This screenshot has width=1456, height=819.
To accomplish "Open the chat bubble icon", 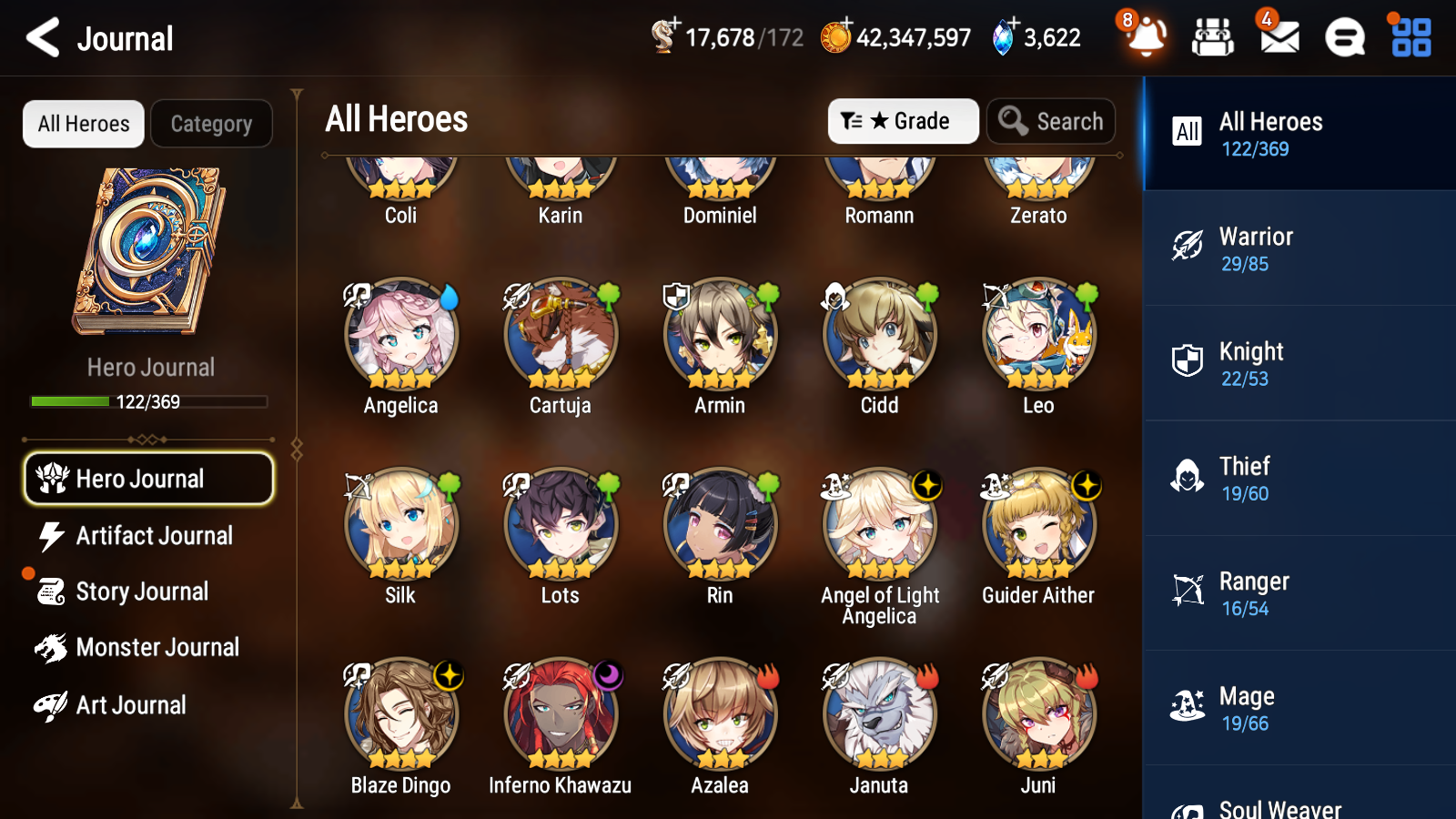I will click(x=1343, y=37).
